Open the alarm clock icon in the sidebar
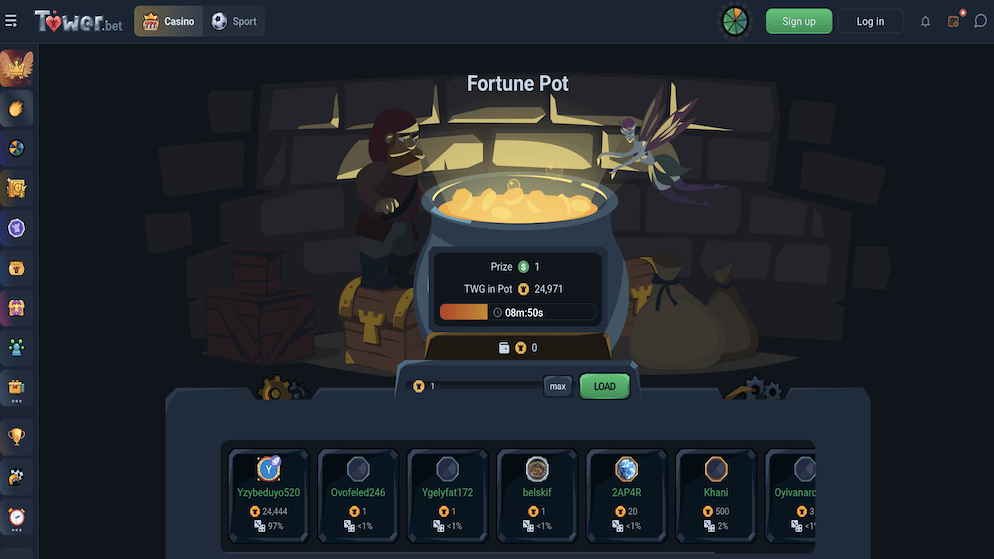Viewport: 994px width, 559px height. pyautogui.click(x=16, y=517)
